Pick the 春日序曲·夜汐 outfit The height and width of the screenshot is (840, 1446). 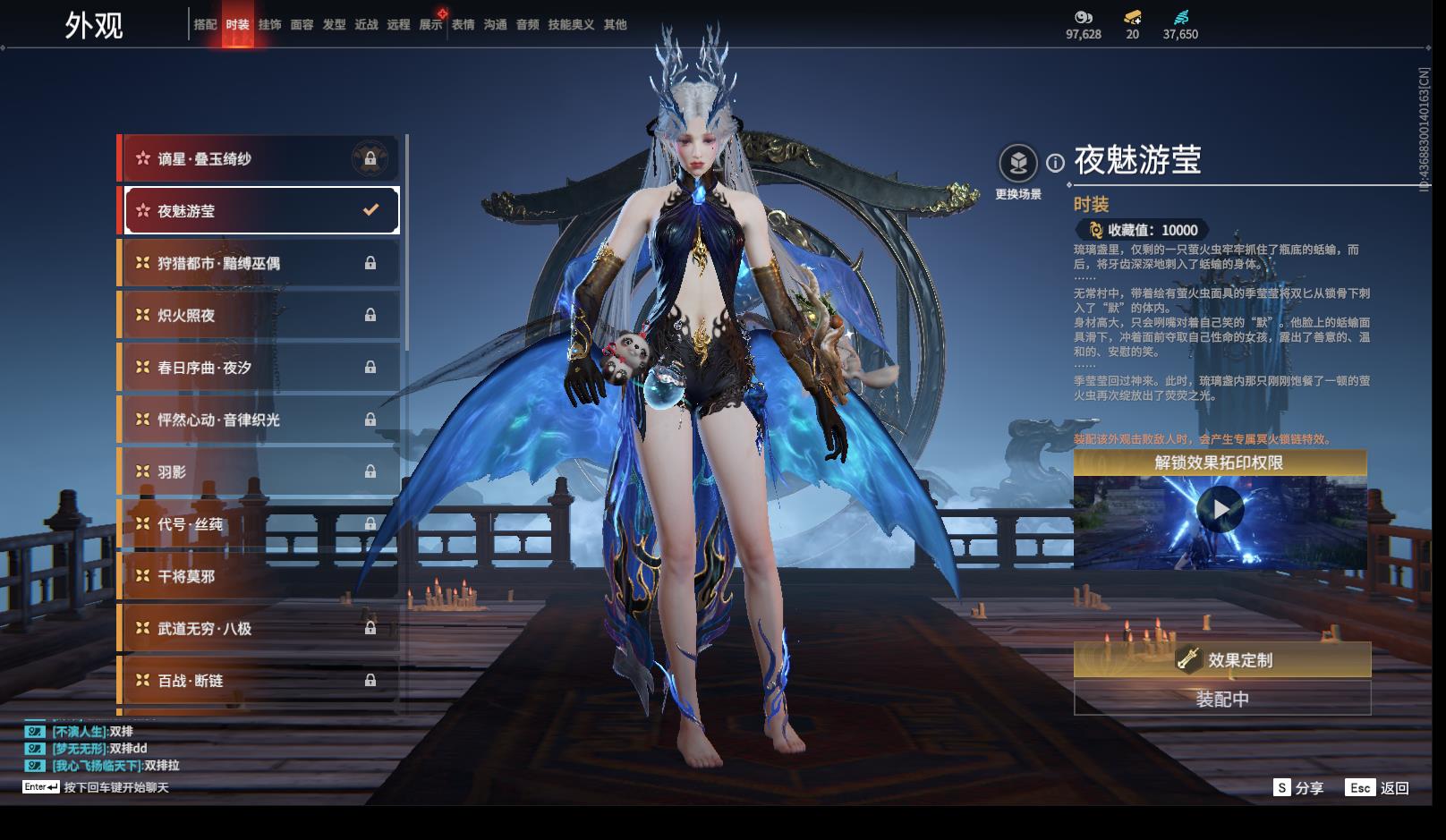259,368
